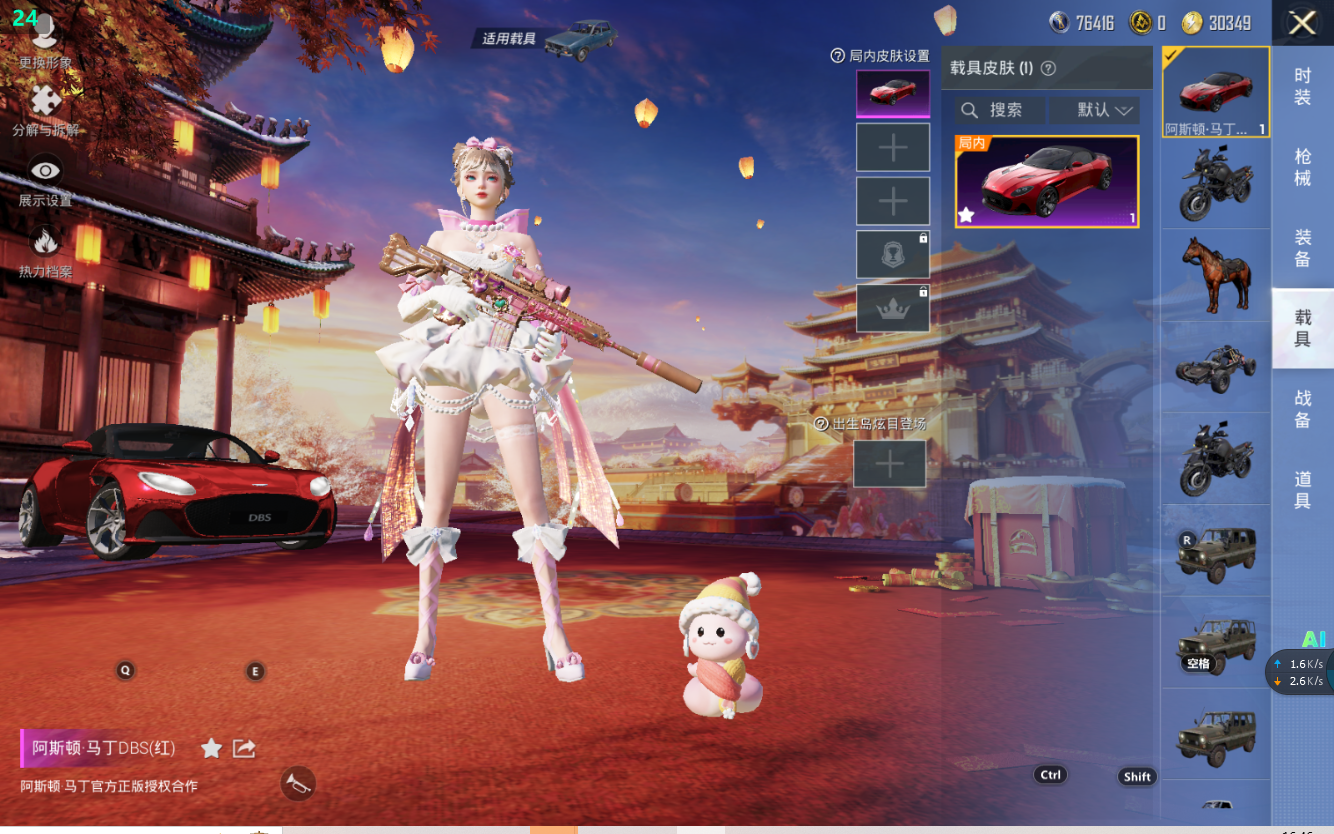The width and height of the screenshot is (1334, 834).
Task: Select the red Aston Martin skin card
Action: tap(1046, 182)
